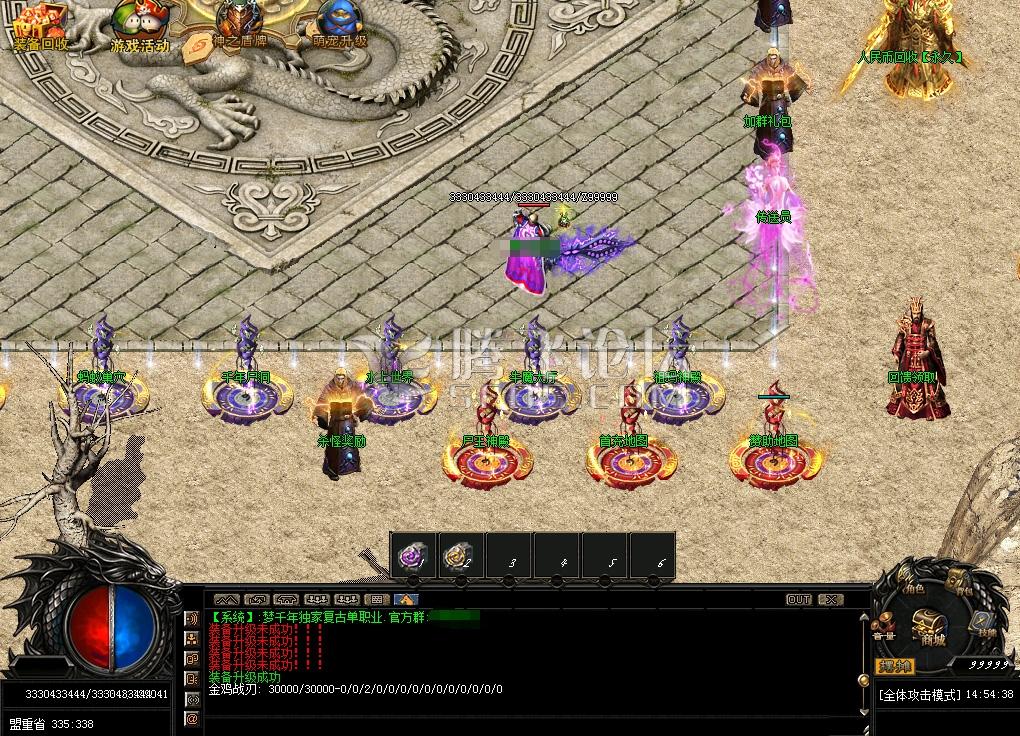Open the 装备回收 equipment recycle menu
The image size is (1020, 736).
[x=40, y=27]
